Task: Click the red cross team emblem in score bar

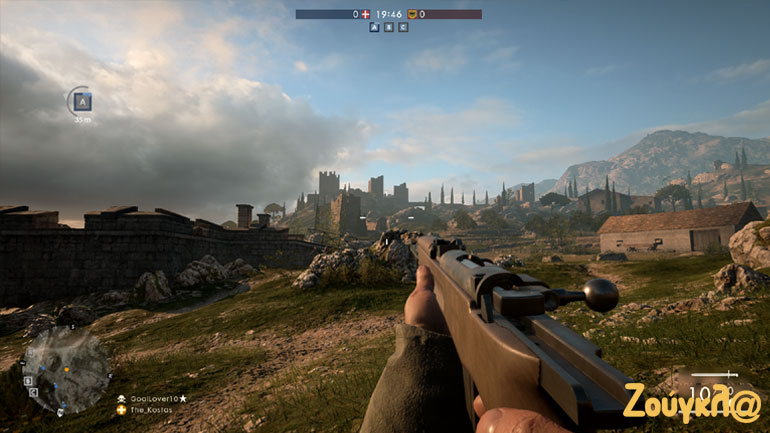Action: [x=366, y=14]
